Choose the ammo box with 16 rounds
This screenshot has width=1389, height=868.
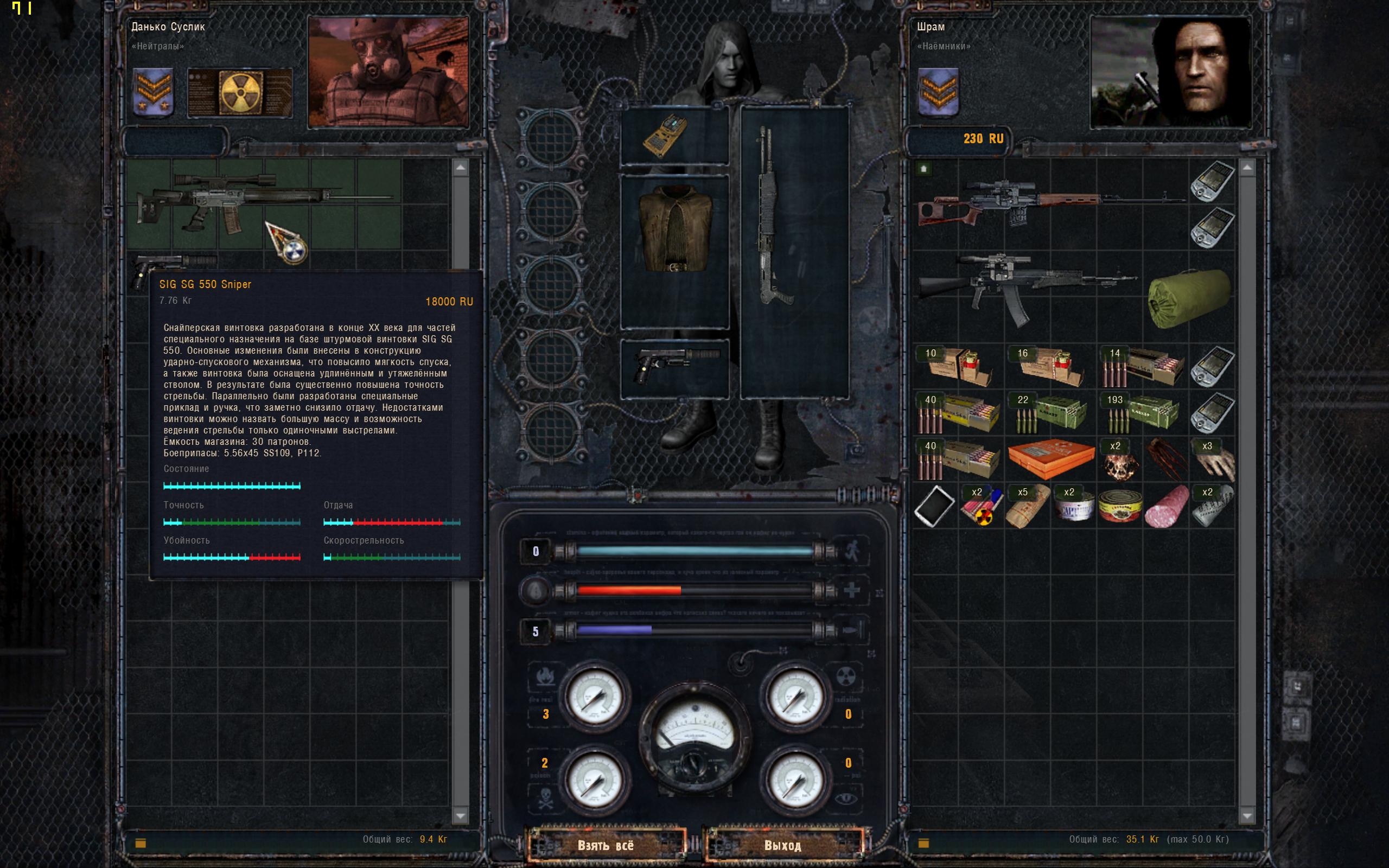coord(1050,367)
